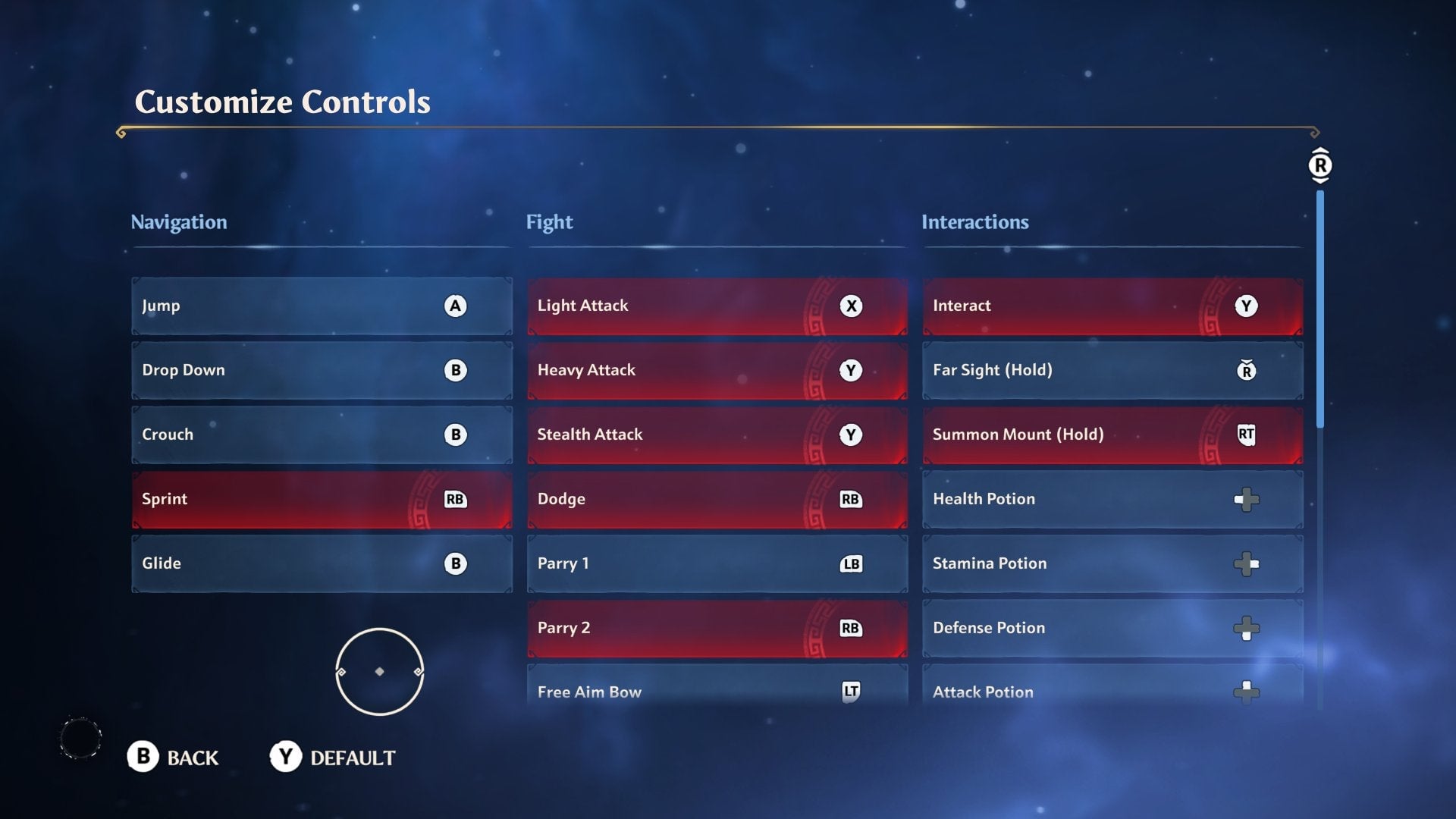The image size is (1456, 819).
Task: Select the LB icon for Parry 1
Action: tap(852, 563)
